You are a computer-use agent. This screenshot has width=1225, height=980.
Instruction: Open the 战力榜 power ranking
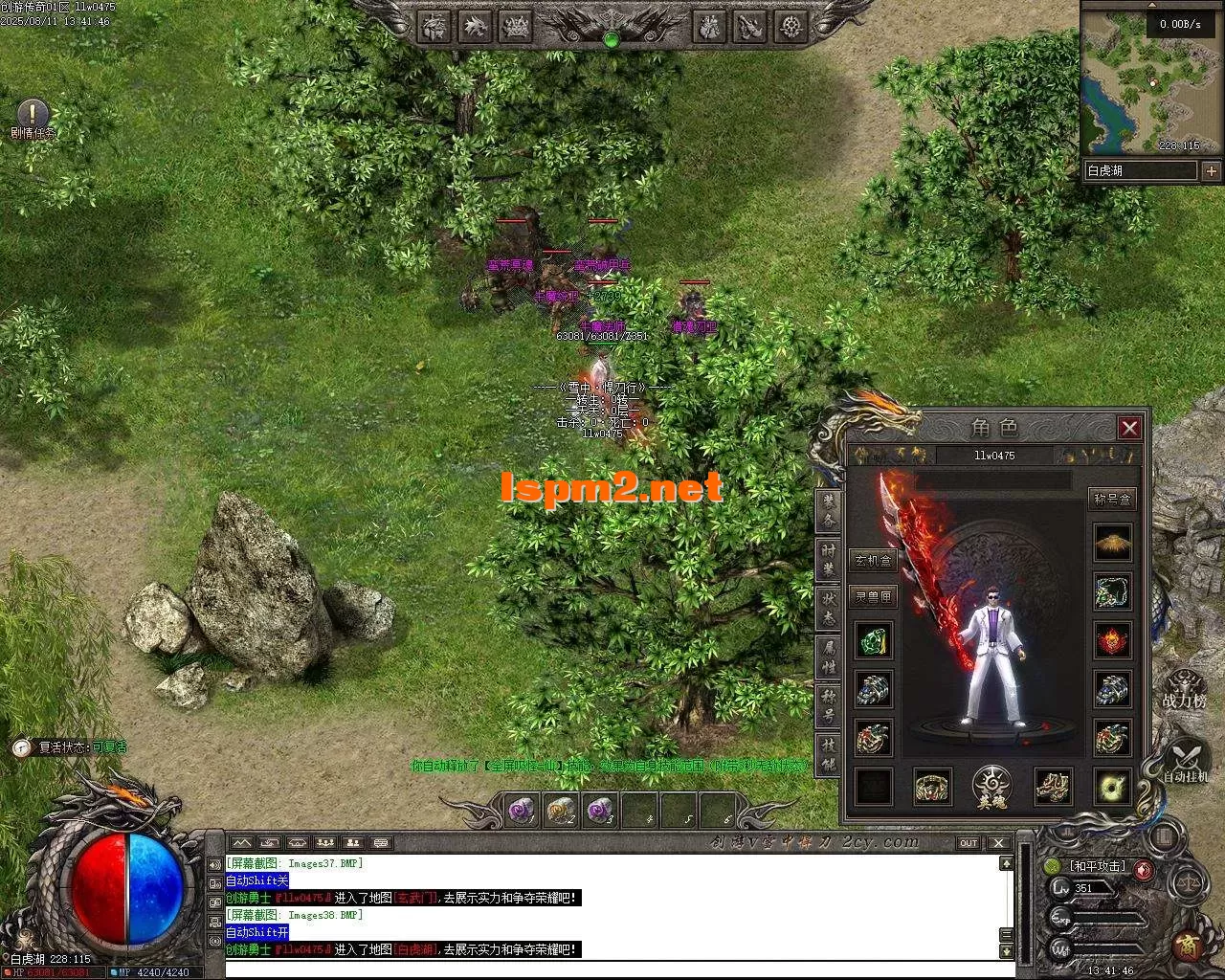1184,689
